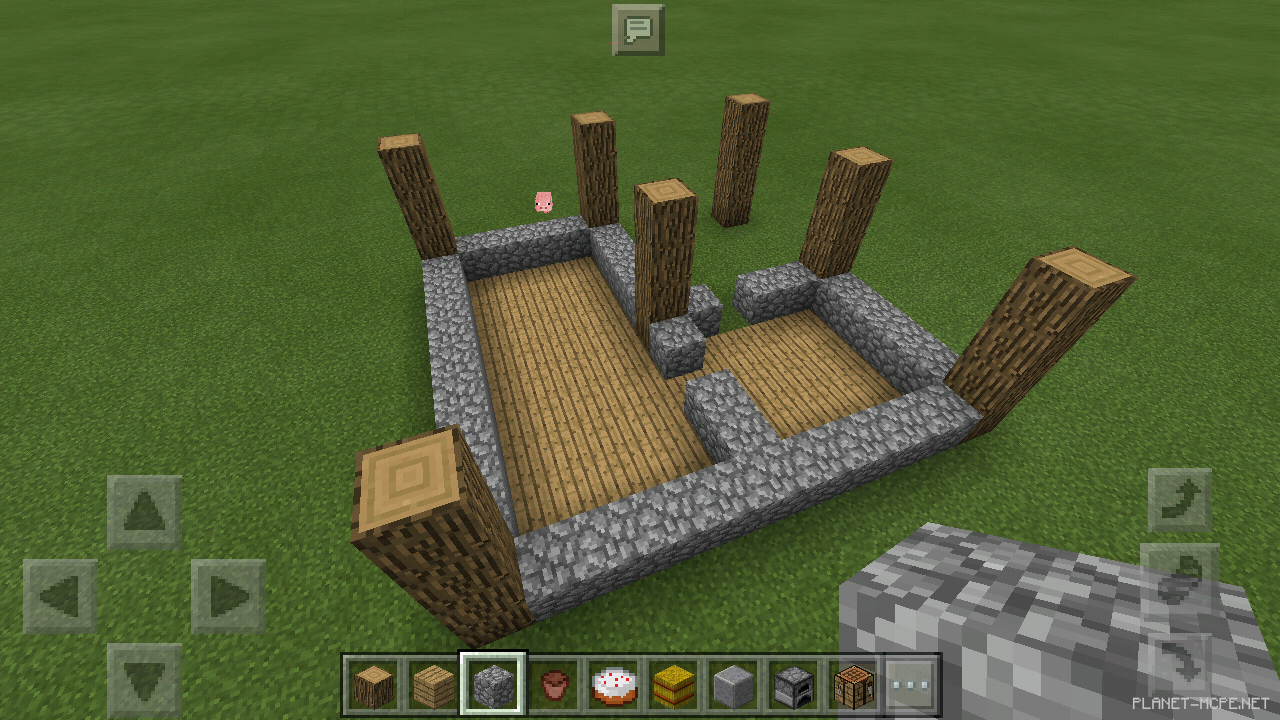Select the oak log in the hotbar
The image size is (1280, 720).
(372, 686)
